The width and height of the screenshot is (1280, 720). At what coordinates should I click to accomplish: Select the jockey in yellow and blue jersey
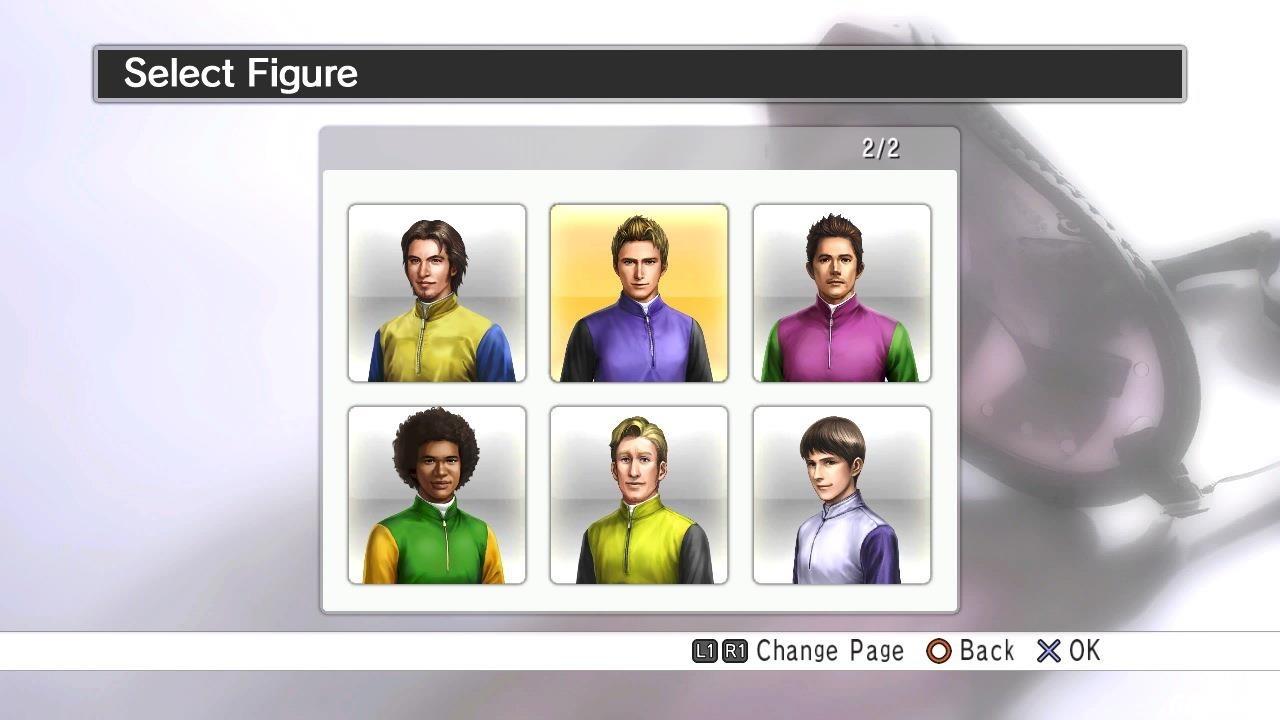point(437,292)
